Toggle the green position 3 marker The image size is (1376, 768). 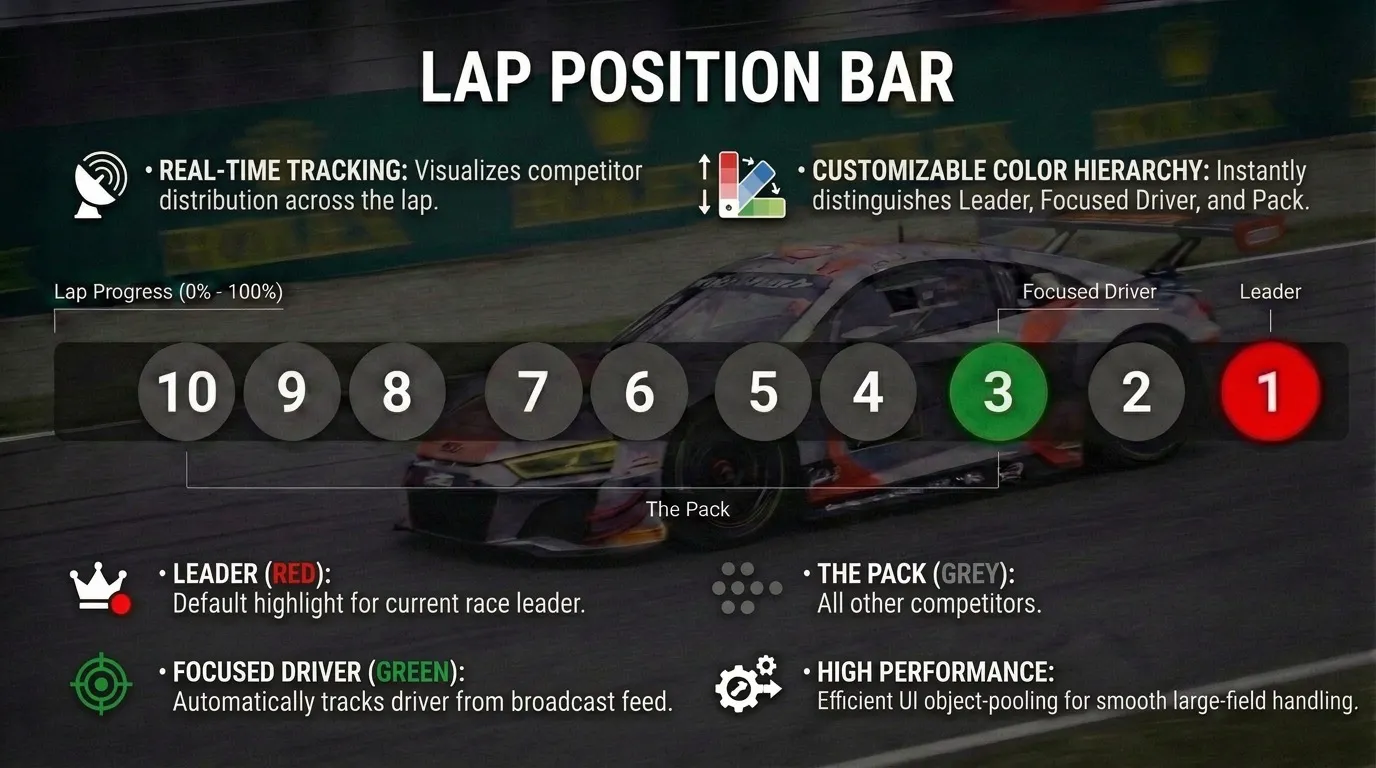pos(998,392)
